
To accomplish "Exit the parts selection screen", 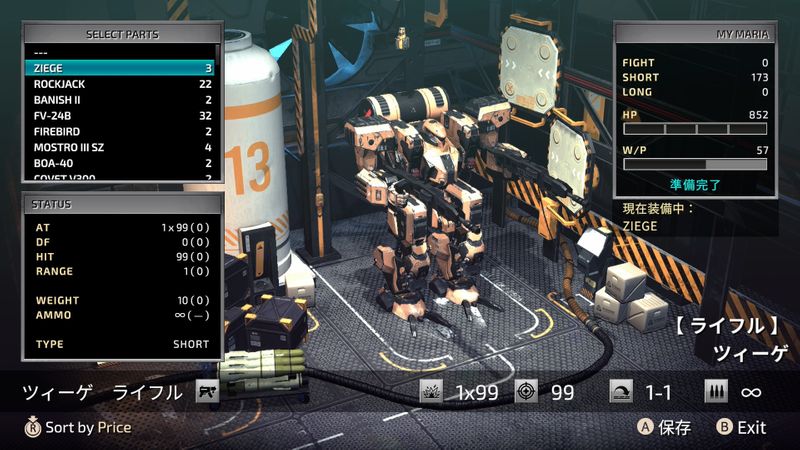I will click(741, 427).
